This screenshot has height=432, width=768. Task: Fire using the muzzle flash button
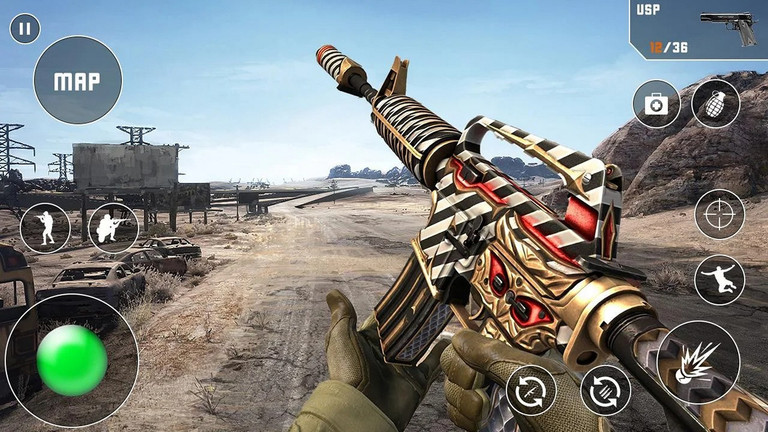click(699, 362)
